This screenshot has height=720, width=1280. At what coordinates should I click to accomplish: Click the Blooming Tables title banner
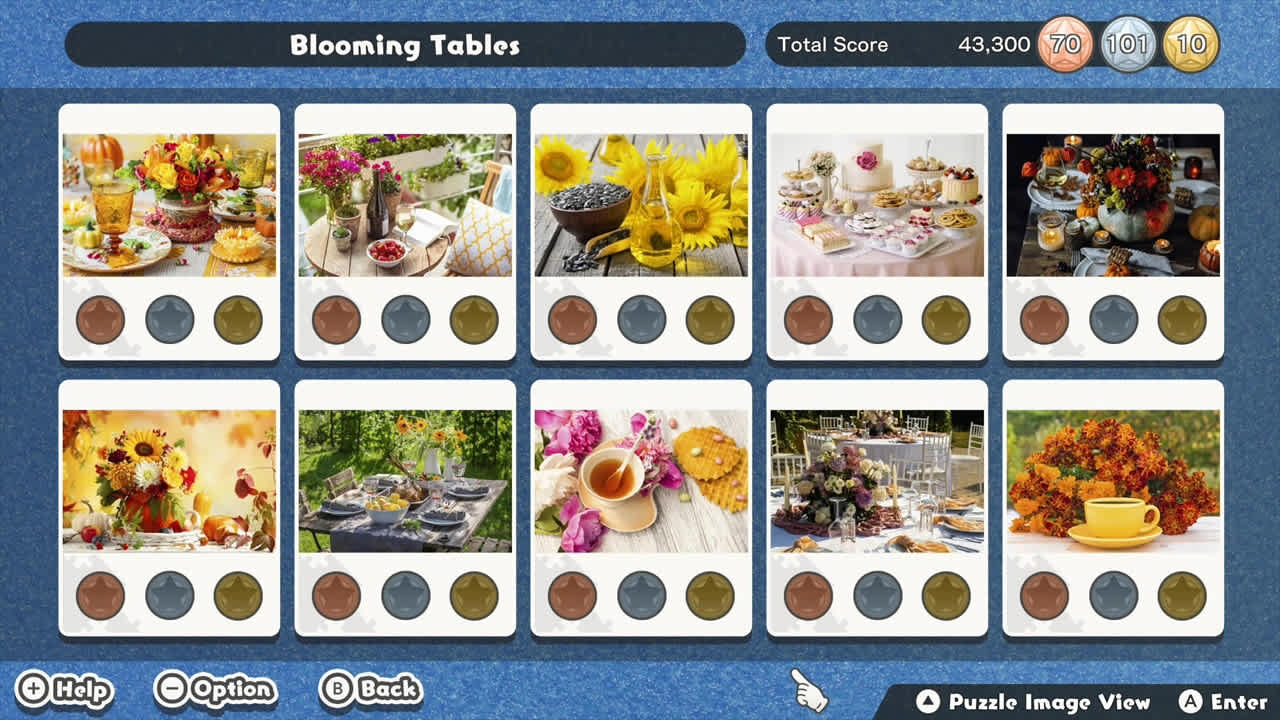[404, 44]
